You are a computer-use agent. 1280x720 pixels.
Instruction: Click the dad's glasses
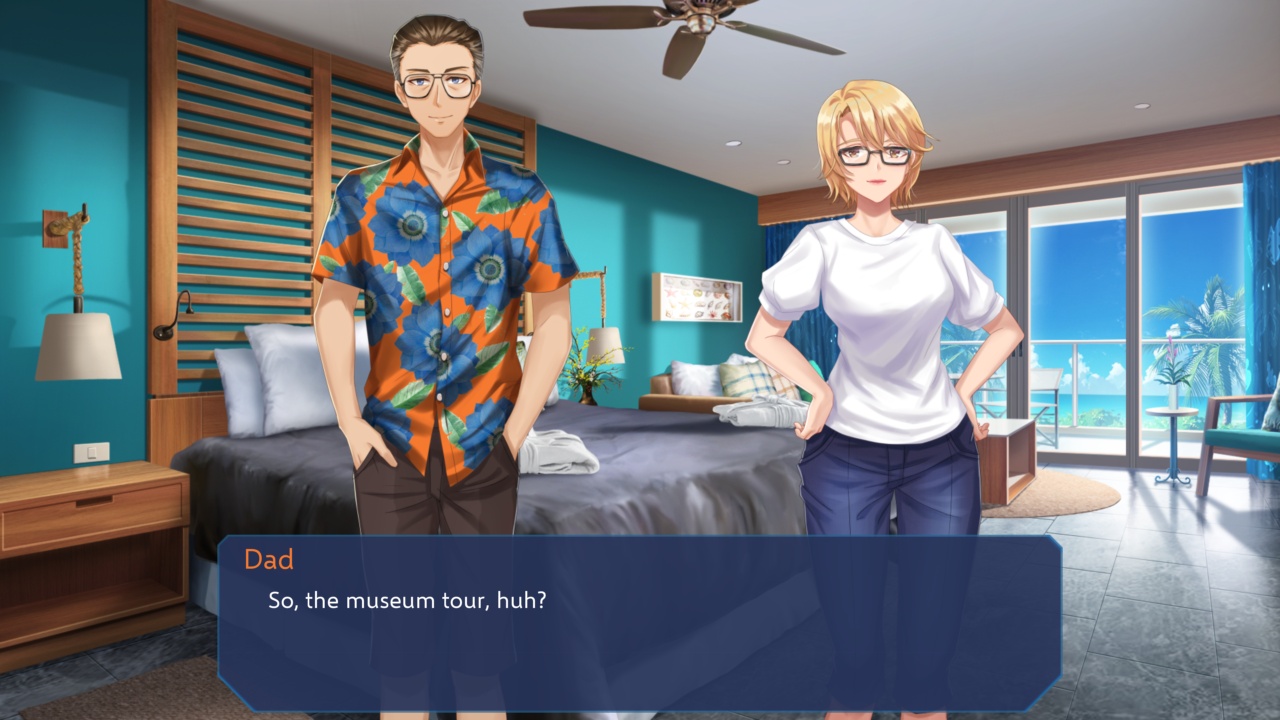pos(437,82)
